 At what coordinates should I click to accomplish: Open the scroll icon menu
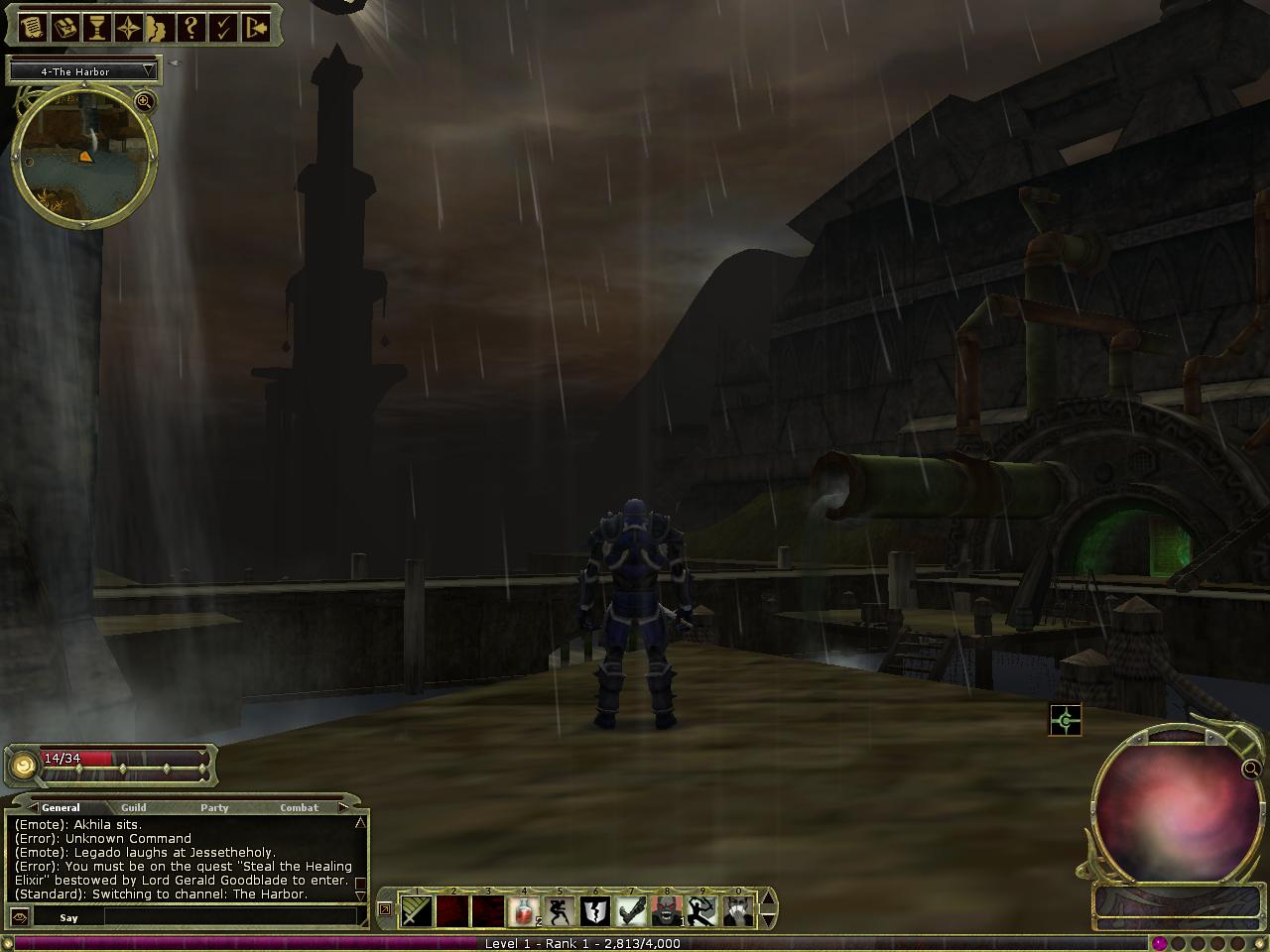[33, 27]
